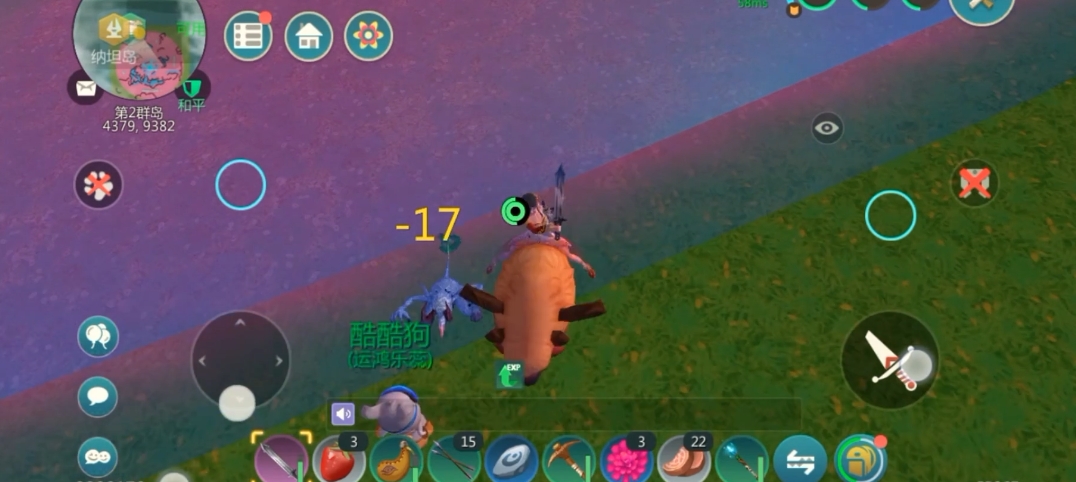
Task: Toggle the speaker sound icon
Action: pyautogui.click(x=343, y=414)
